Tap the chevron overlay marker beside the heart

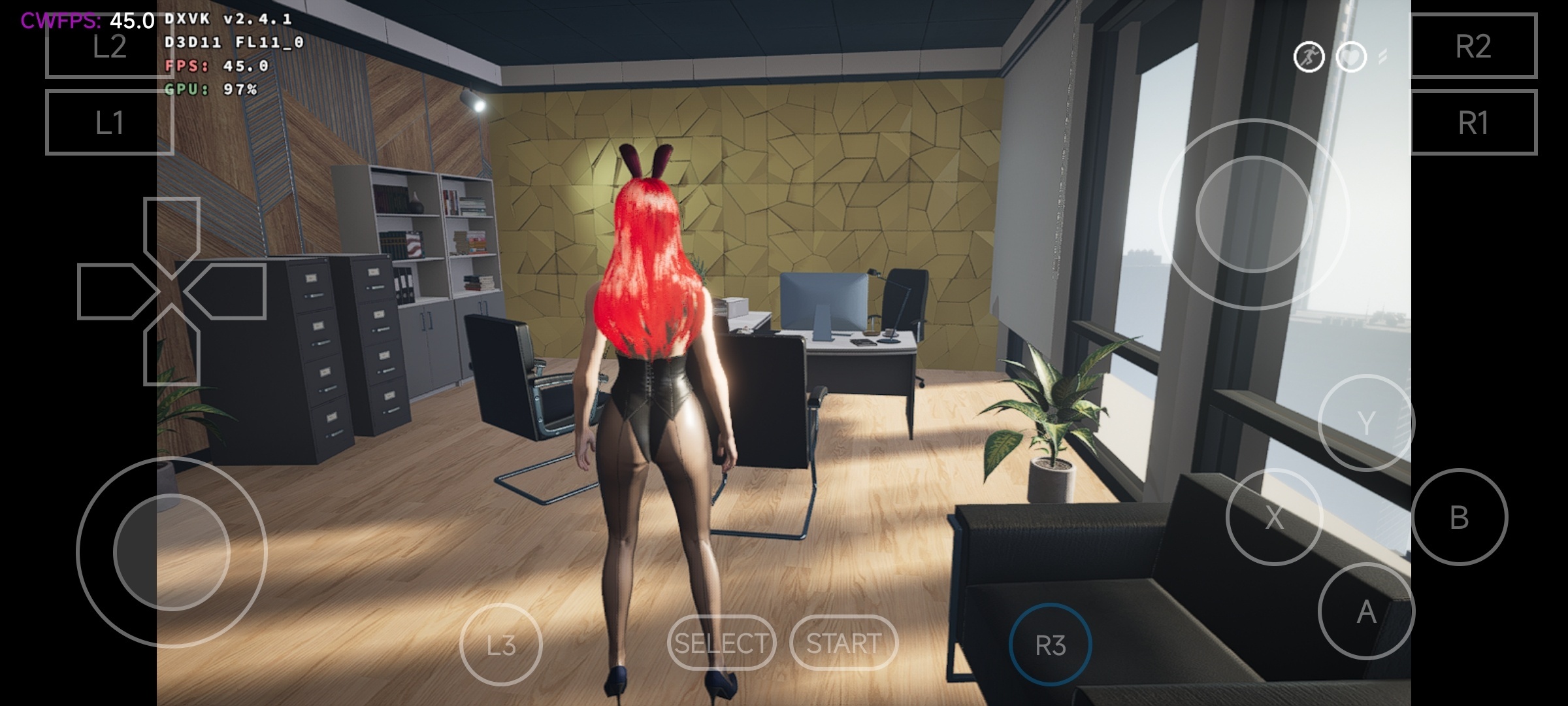[1382, 58]
